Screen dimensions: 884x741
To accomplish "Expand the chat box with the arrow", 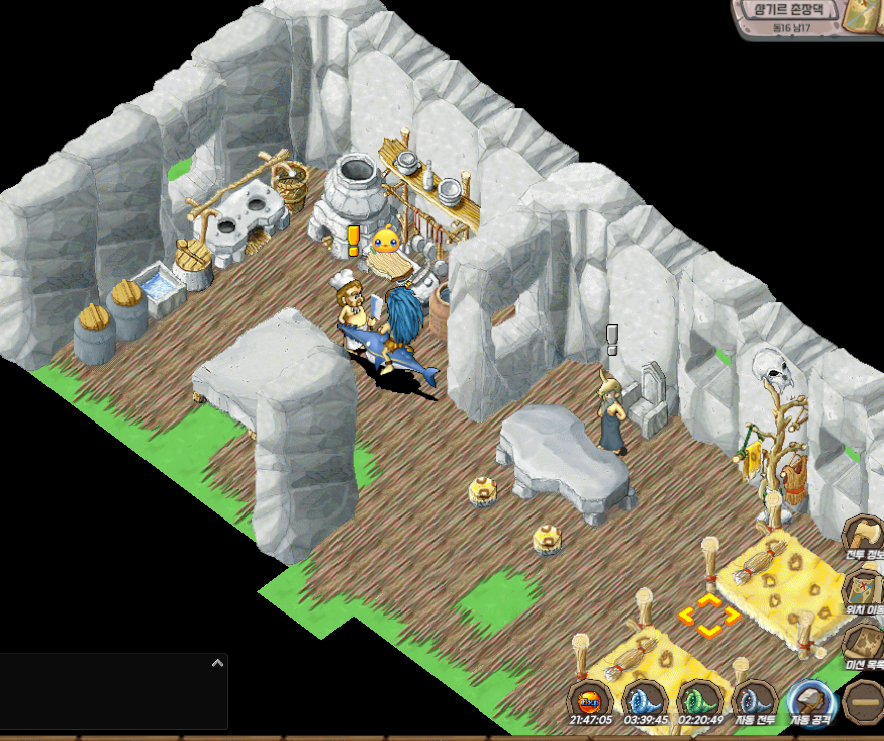I will click(216, 663).
